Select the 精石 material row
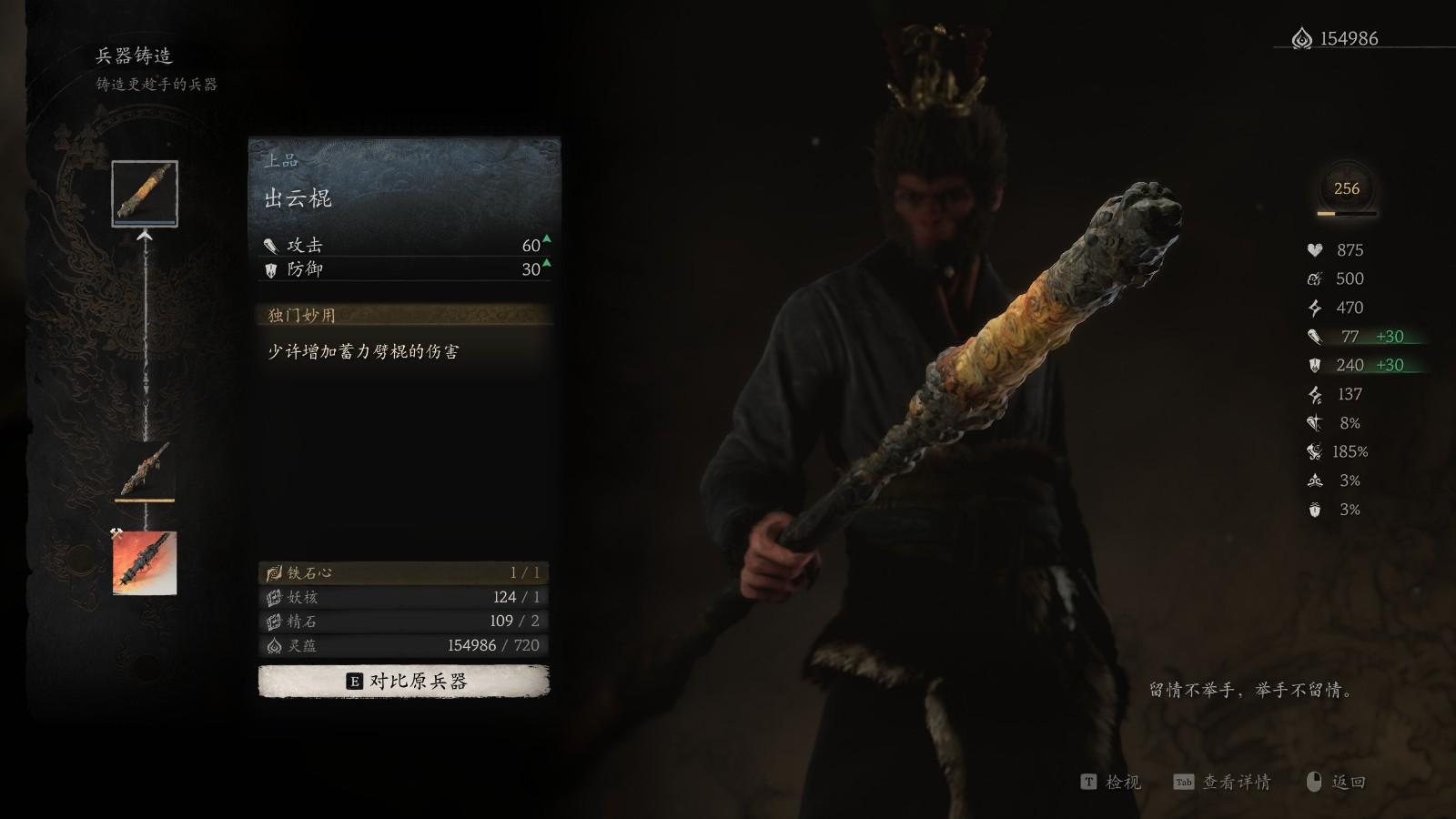The width and height of the screenshot is (1456, 819). [404, 621]
